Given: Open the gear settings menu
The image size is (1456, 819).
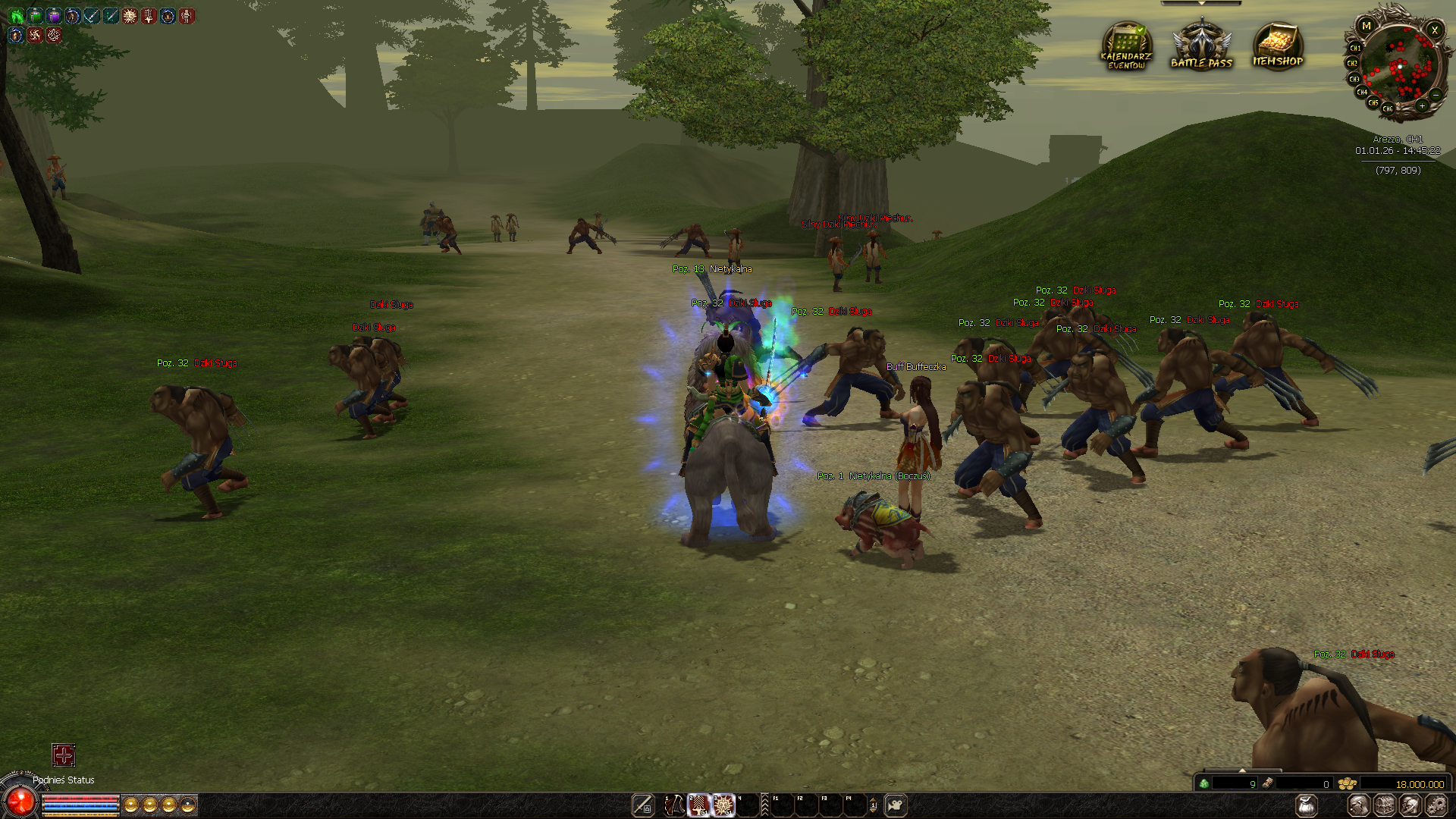Looking at the screenshot, I should 1436,805.
